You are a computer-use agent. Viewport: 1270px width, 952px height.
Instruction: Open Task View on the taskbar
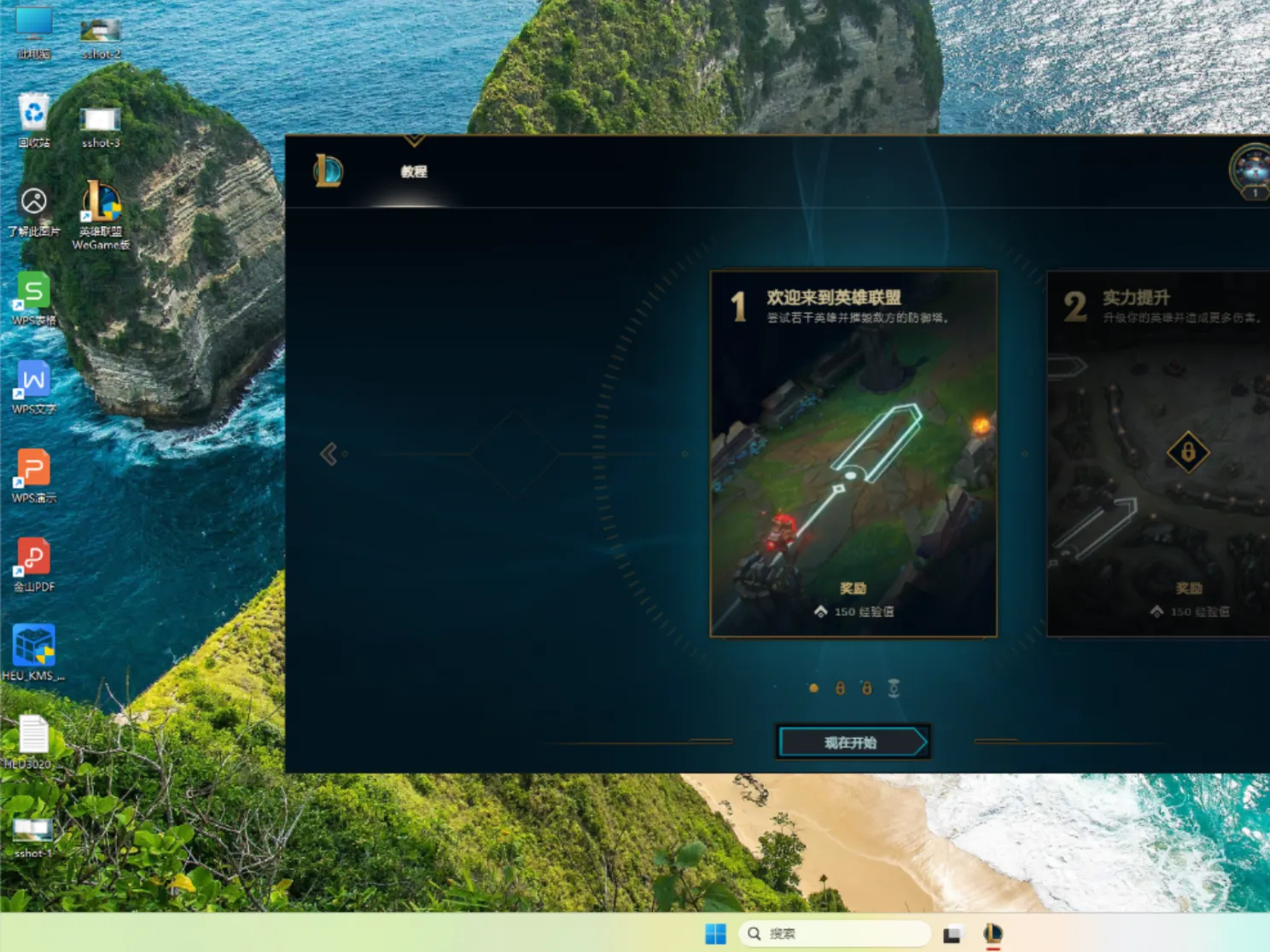point(950,933)
